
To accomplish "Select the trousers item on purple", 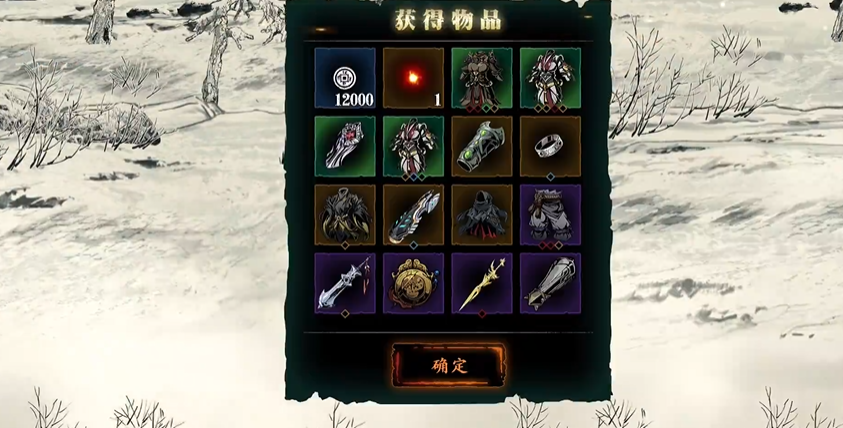I will [x=549, y=214].
